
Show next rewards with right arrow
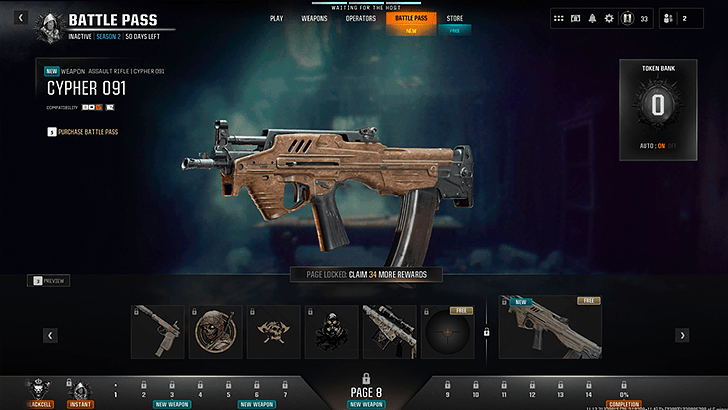tap(682, 335)
